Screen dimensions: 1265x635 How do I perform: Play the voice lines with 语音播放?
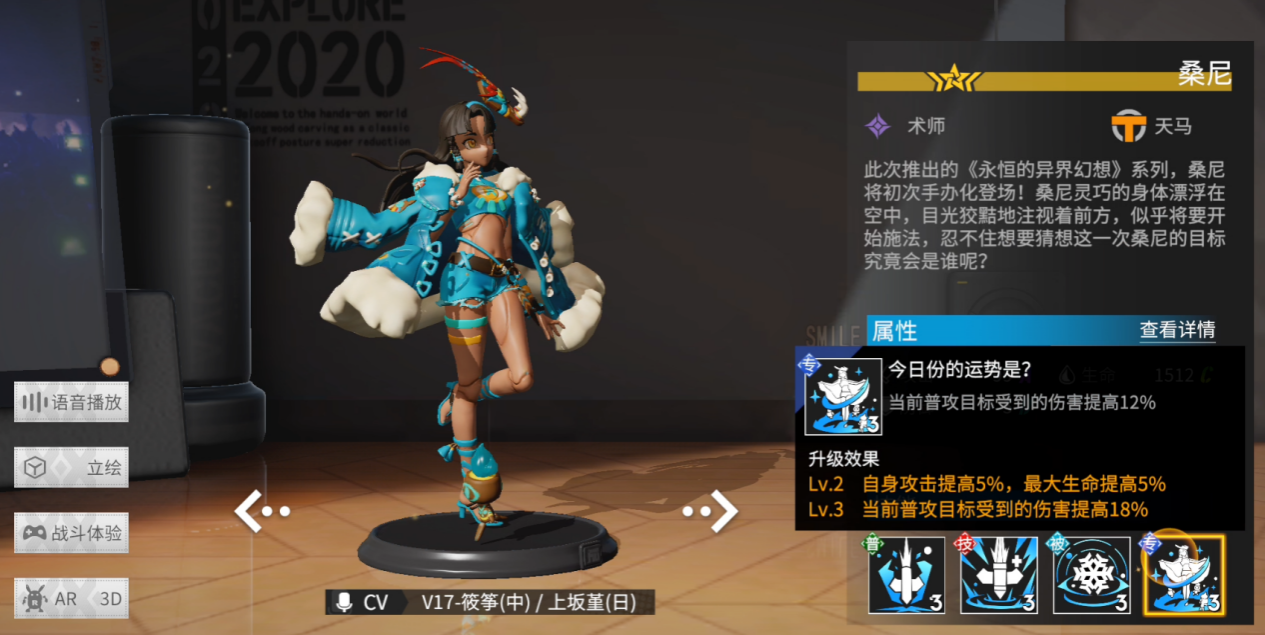point(71,402)
